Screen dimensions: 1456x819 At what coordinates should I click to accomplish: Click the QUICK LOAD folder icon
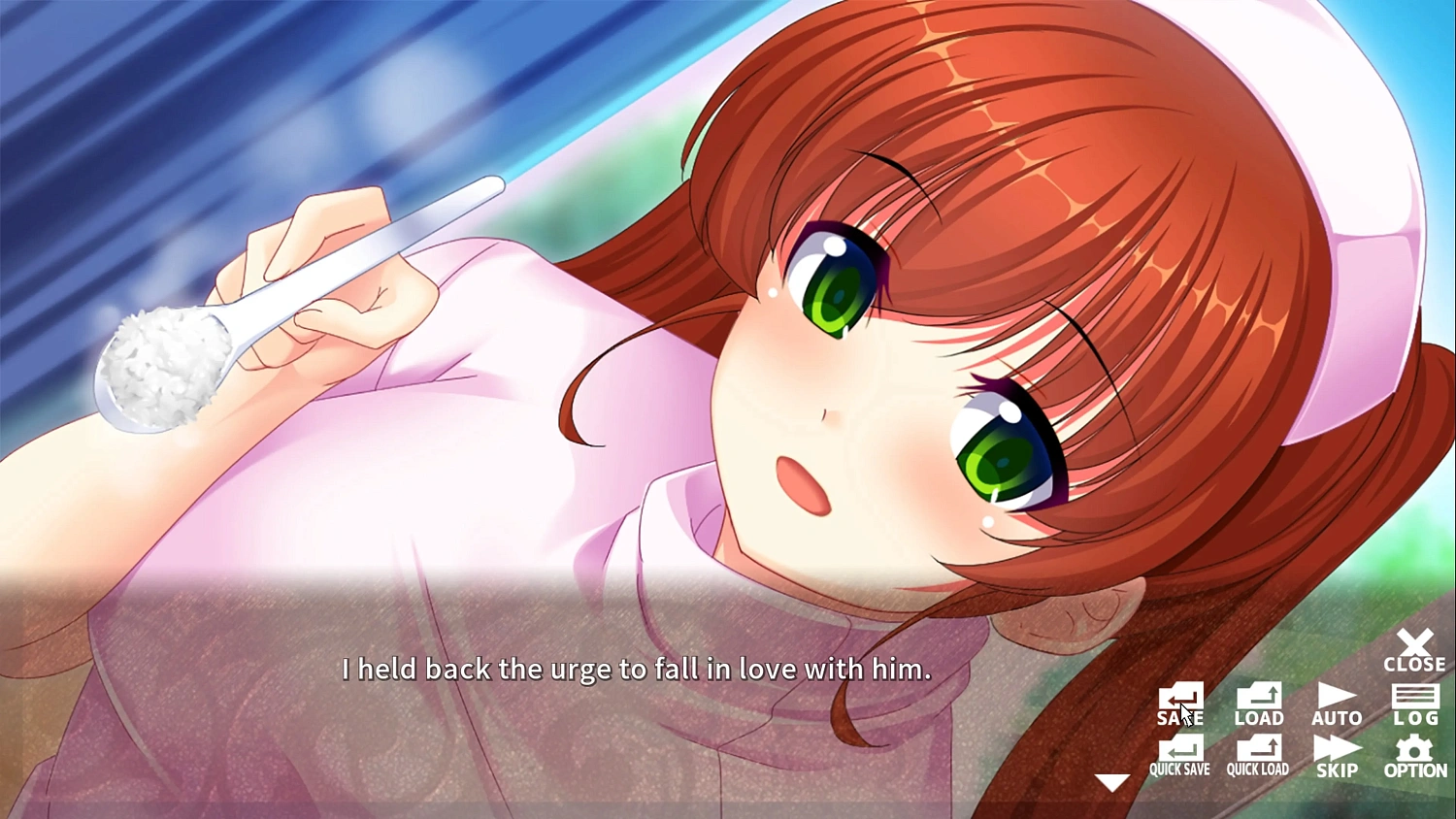(1258, 749)
